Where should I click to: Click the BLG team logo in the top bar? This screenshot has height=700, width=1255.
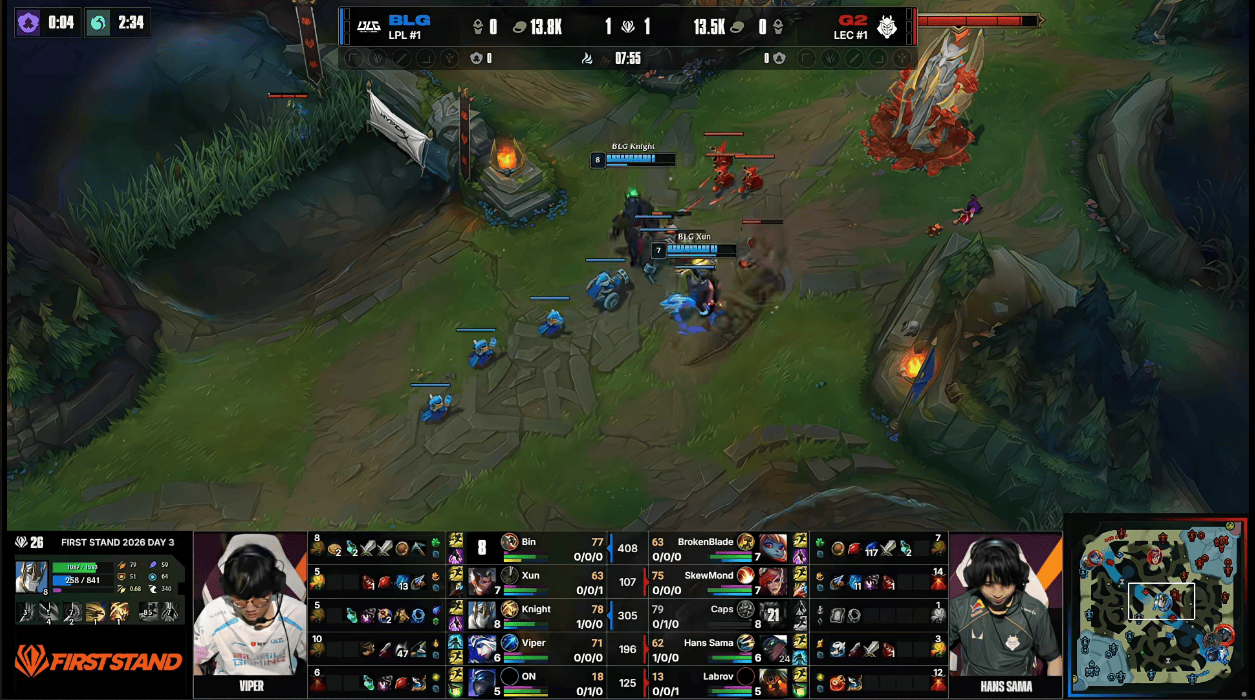368,27
